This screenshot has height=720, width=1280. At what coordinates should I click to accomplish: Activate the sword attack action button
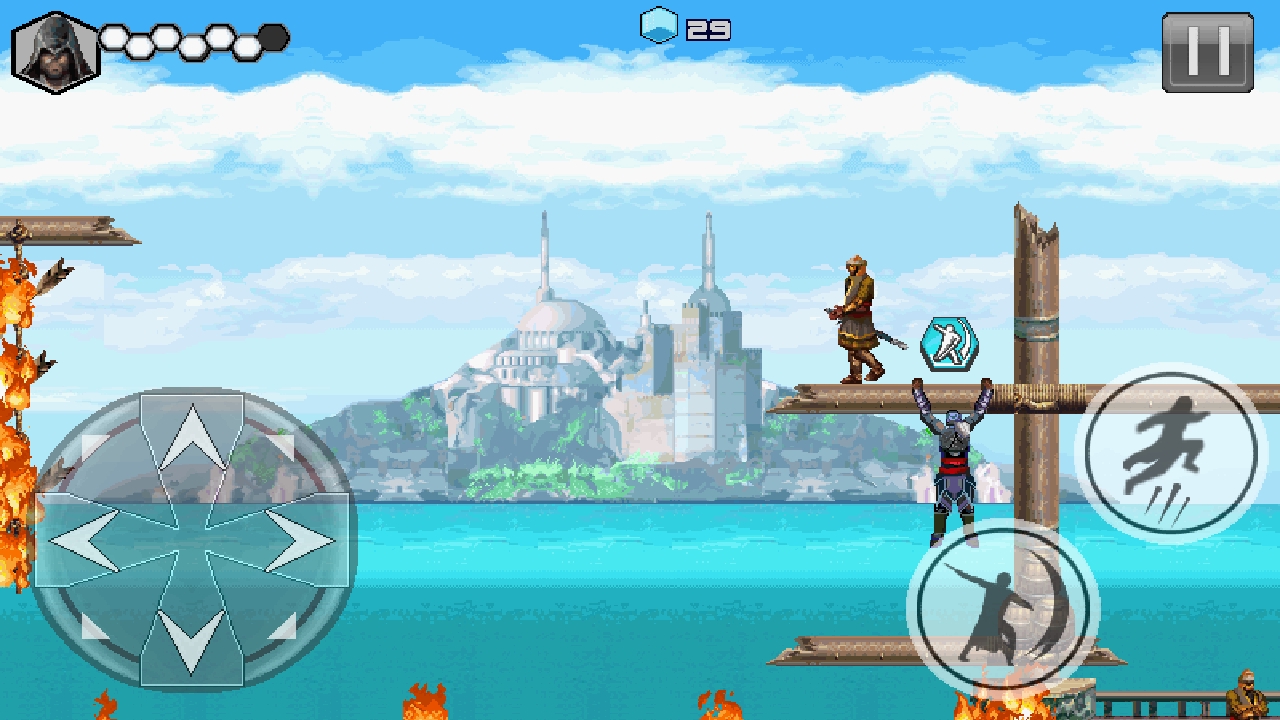[1002, 608]
